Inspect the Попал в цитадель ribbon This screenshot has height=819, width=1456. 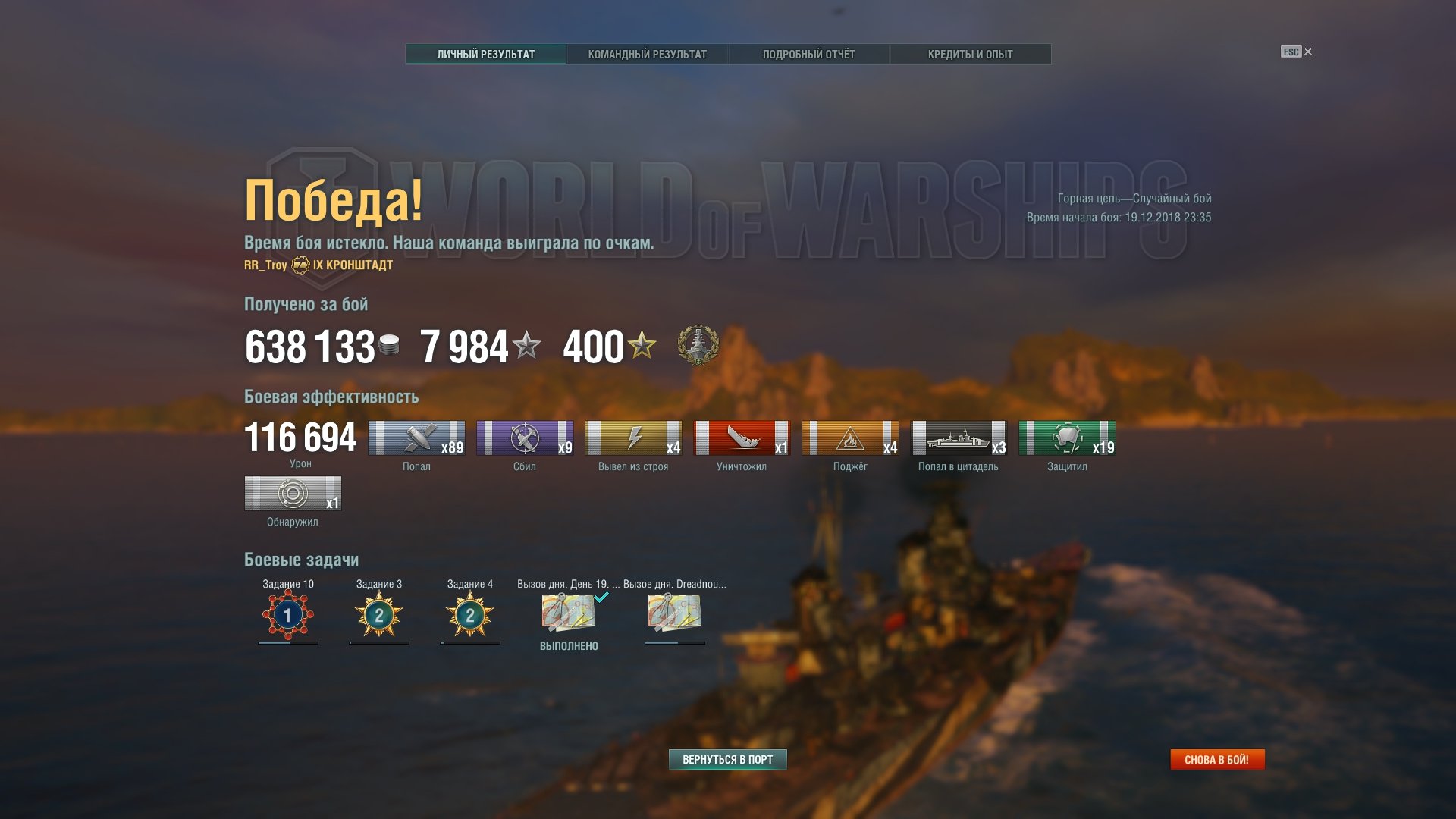(x=959, y=438)
